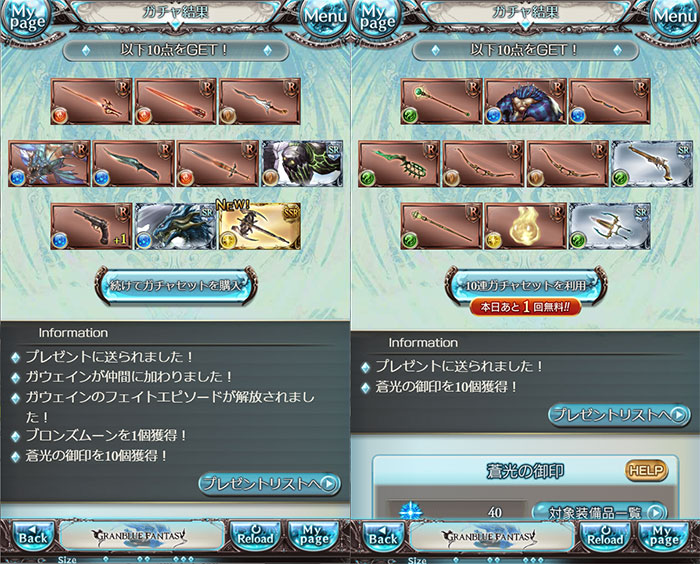700x564 pixels.
Task: Select the NEW SSR golden axe
Action: coord(259,226)
